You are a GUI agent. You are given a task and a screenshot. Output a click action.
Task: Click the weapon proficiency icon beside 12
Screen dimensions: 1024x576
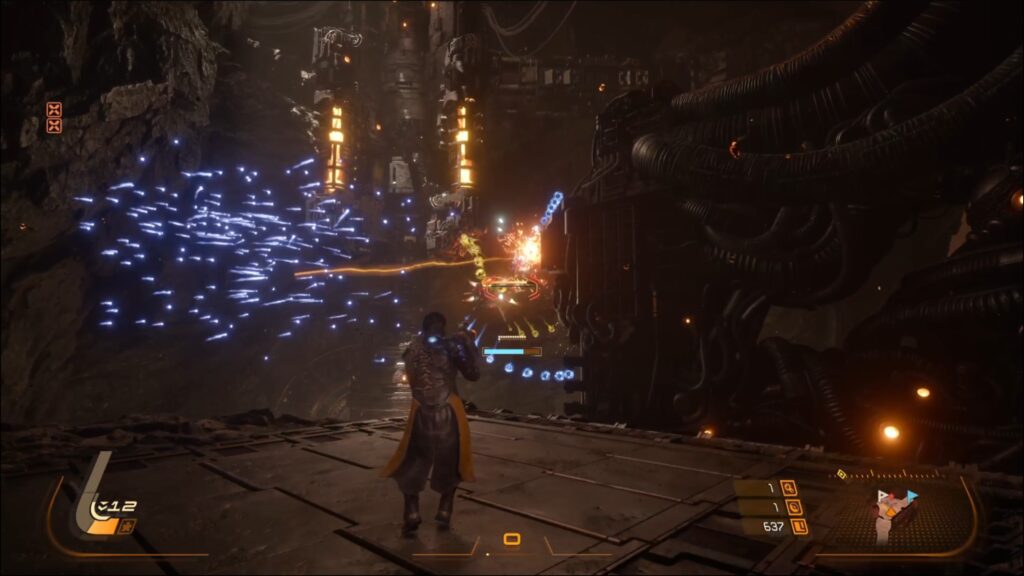(x=100, y=508)
